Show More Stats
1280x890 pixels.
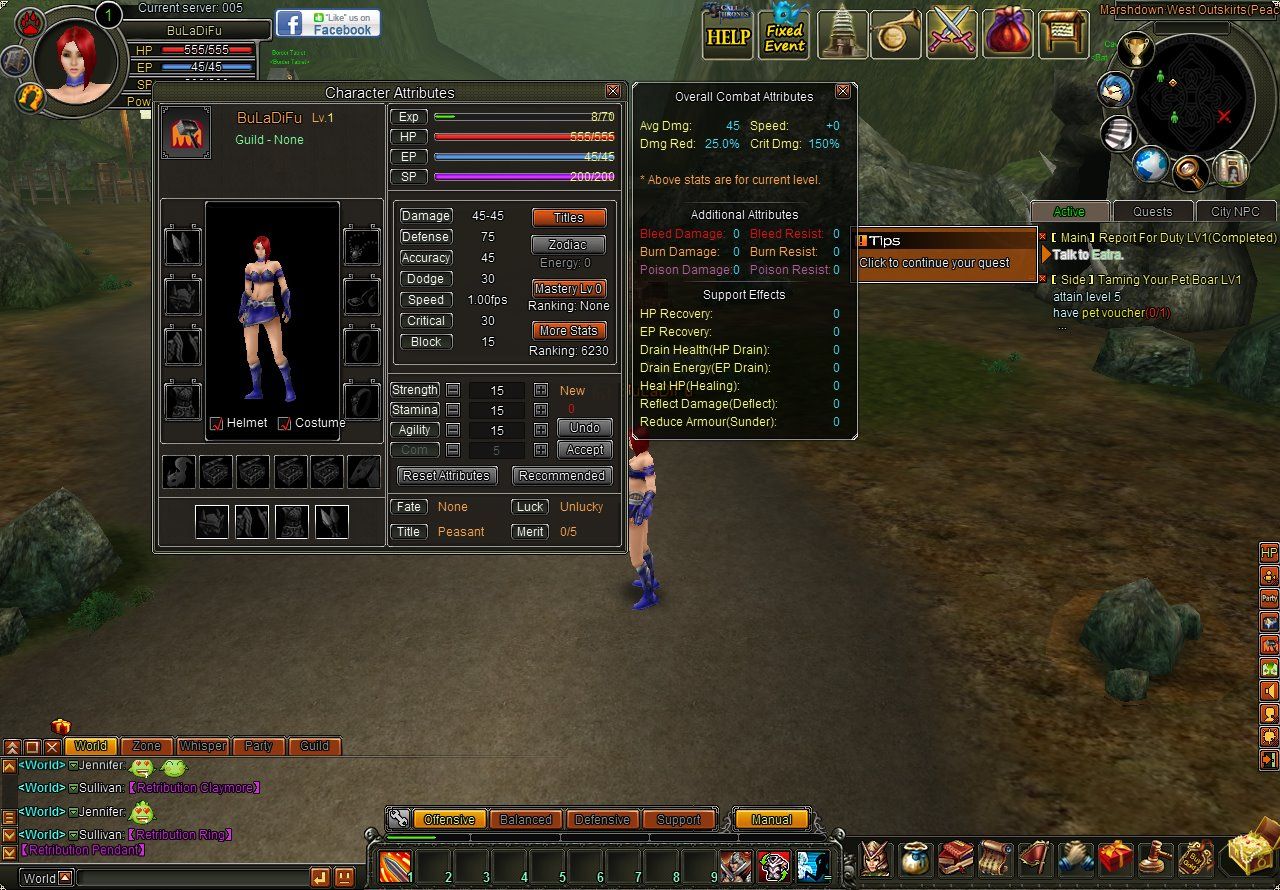point(568,331)
